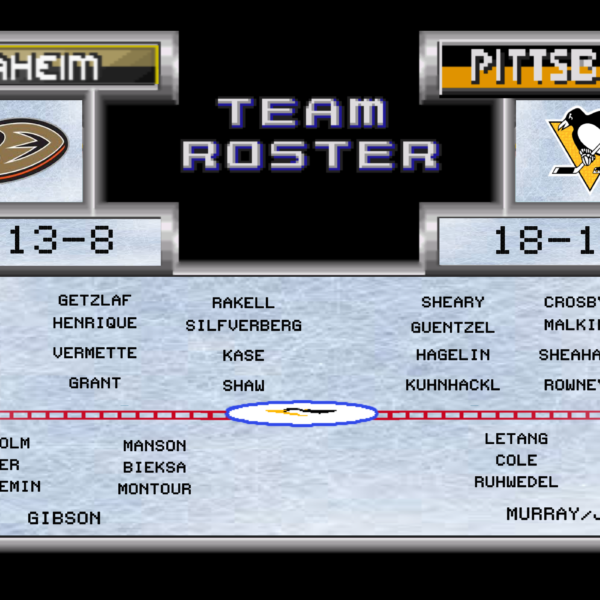Select Getzlaf in the Anaheim roster

coord(94,300)
